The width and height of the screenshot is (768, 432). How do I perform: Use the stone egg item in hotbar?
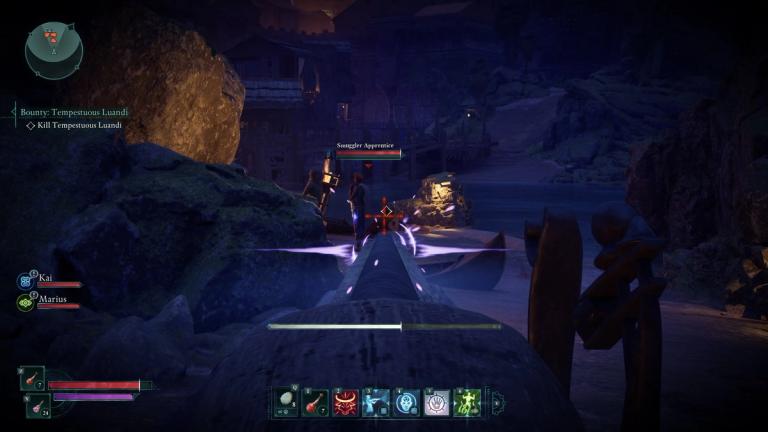coord(286,401)
